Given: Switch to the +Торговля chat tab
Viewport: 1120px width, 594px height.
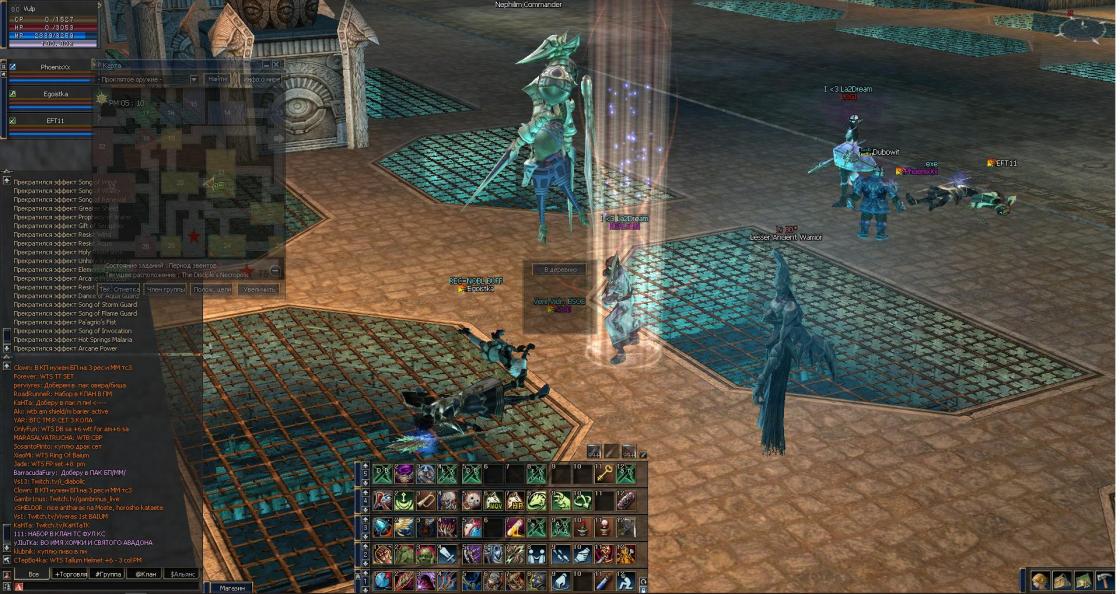Looking at the screenshot, I should (71, 575).
